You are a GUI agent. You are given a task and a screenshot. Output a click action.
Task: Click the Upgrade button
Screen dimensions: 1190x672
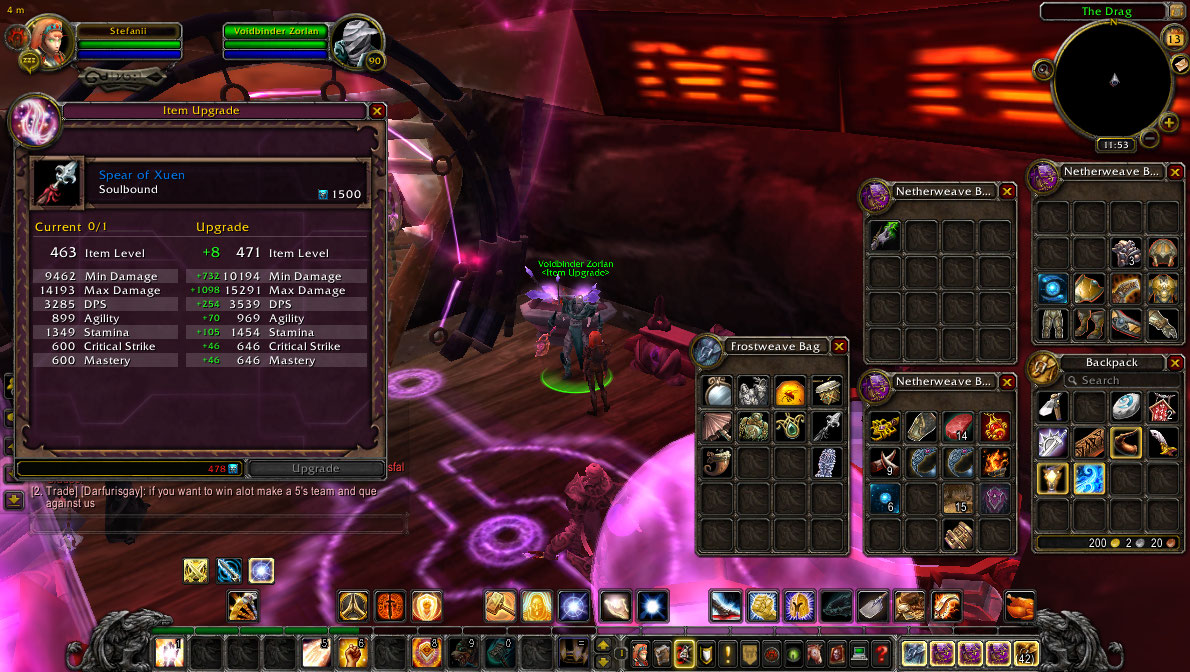[315, 468]
